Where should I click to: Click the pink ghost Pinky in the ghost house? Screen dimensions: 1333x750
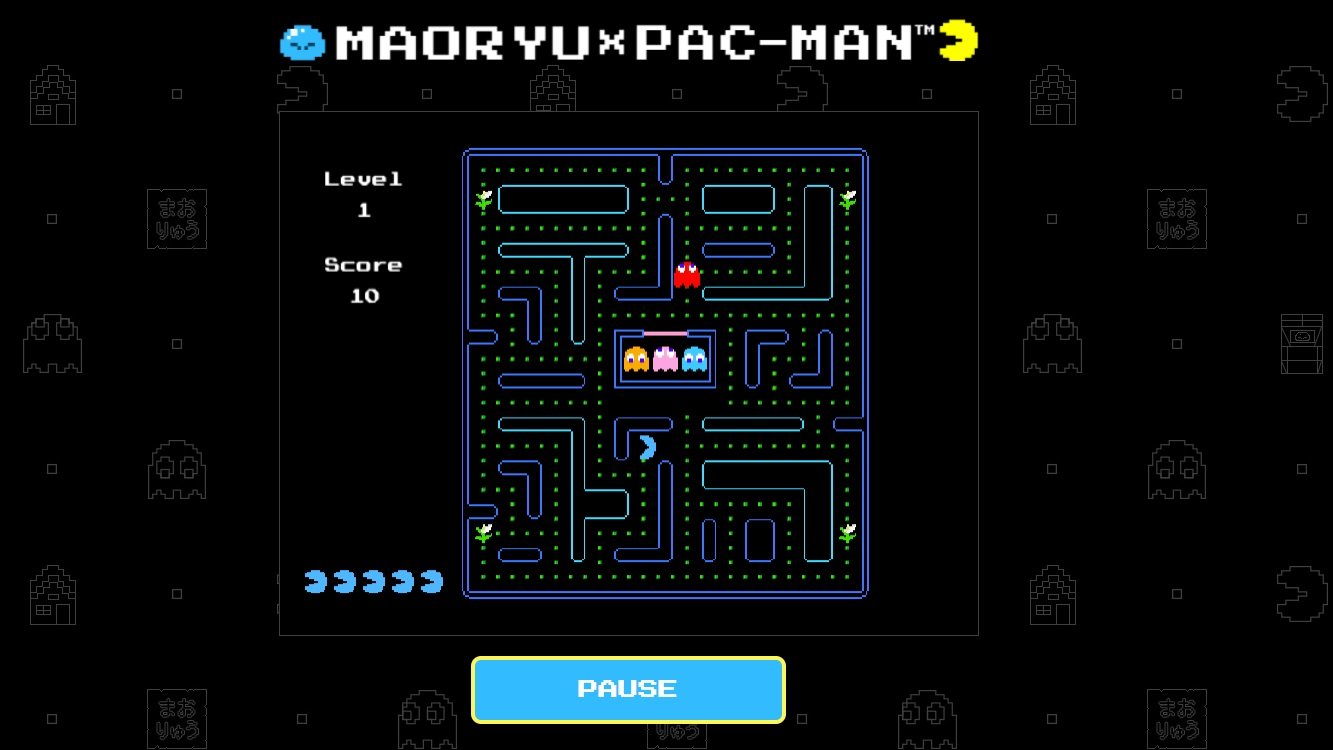click(664, 360)
